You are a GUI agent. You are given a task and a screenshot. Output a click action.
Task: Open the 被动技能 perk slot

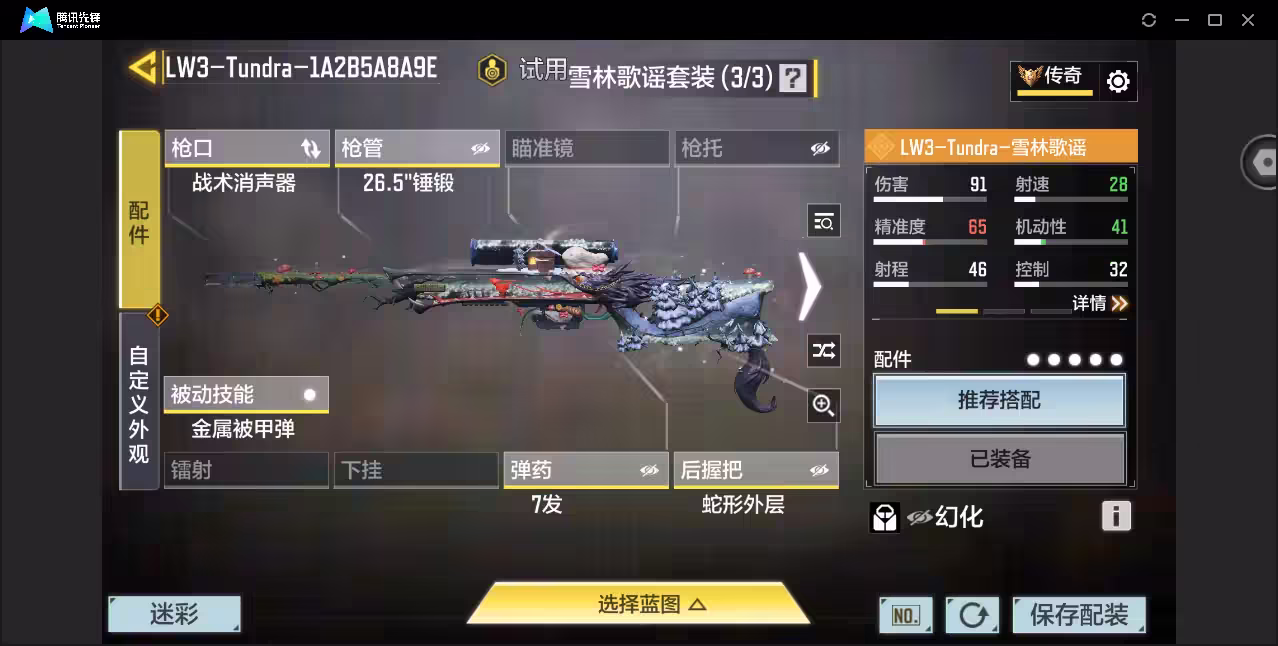pos(246,395)
